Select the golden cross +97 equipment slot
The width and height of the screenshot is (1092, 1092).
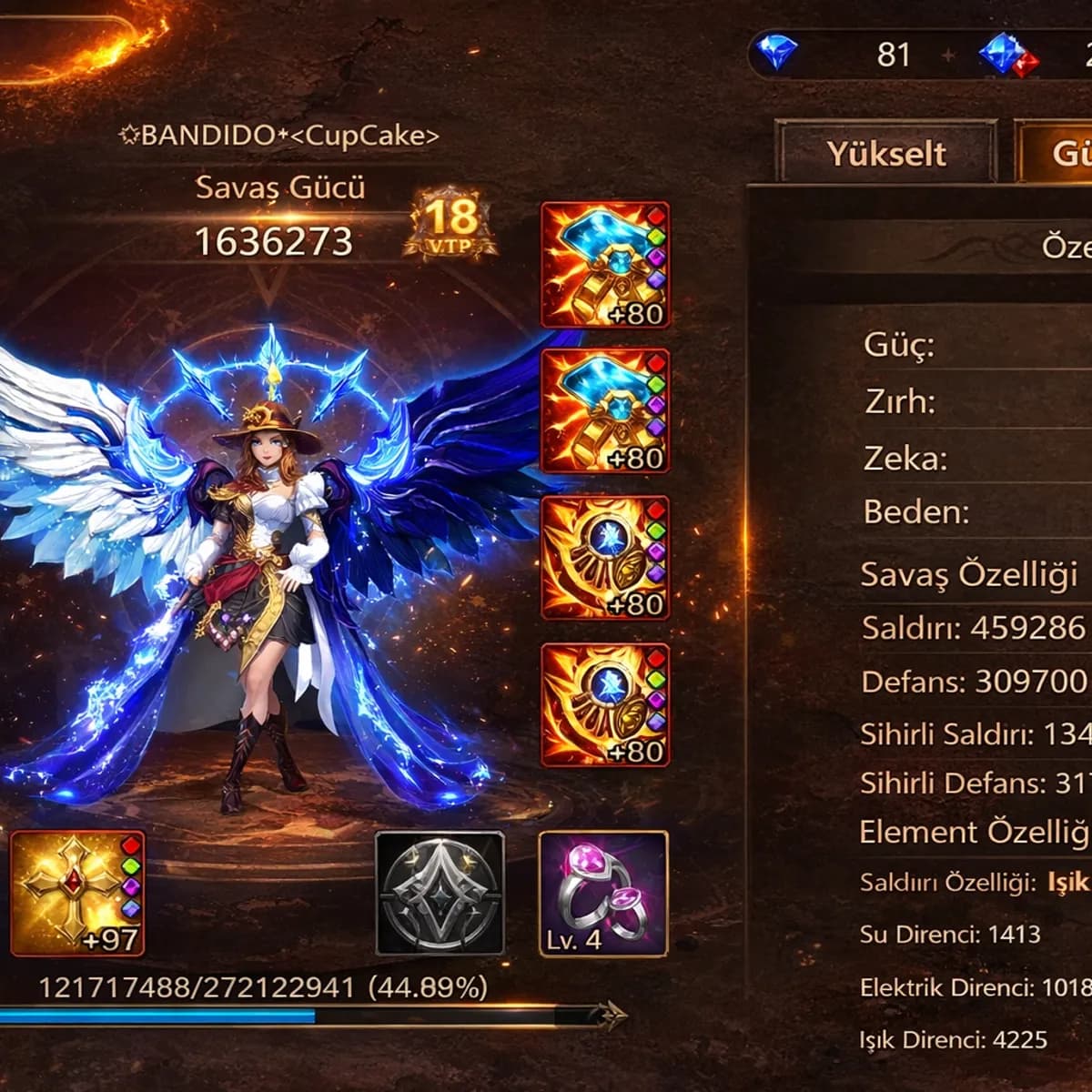77,893
